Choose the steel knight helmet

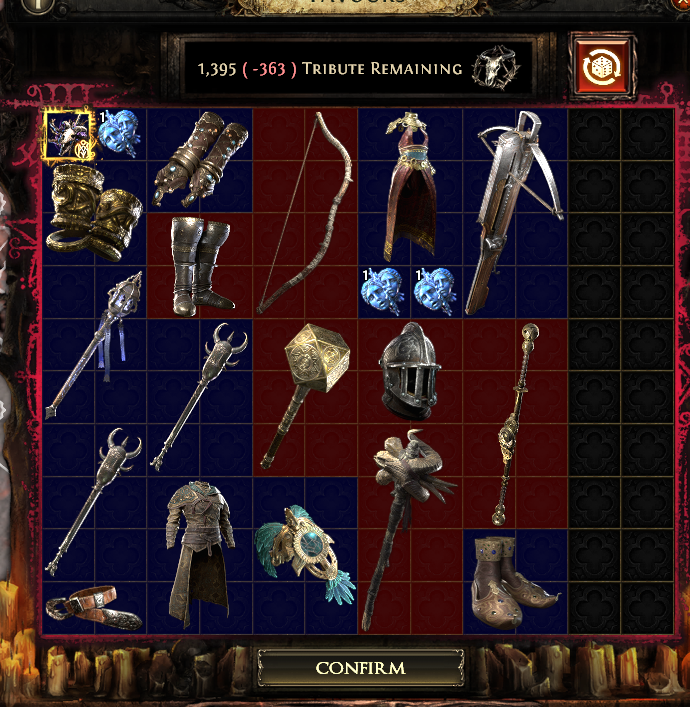point(410,369)
